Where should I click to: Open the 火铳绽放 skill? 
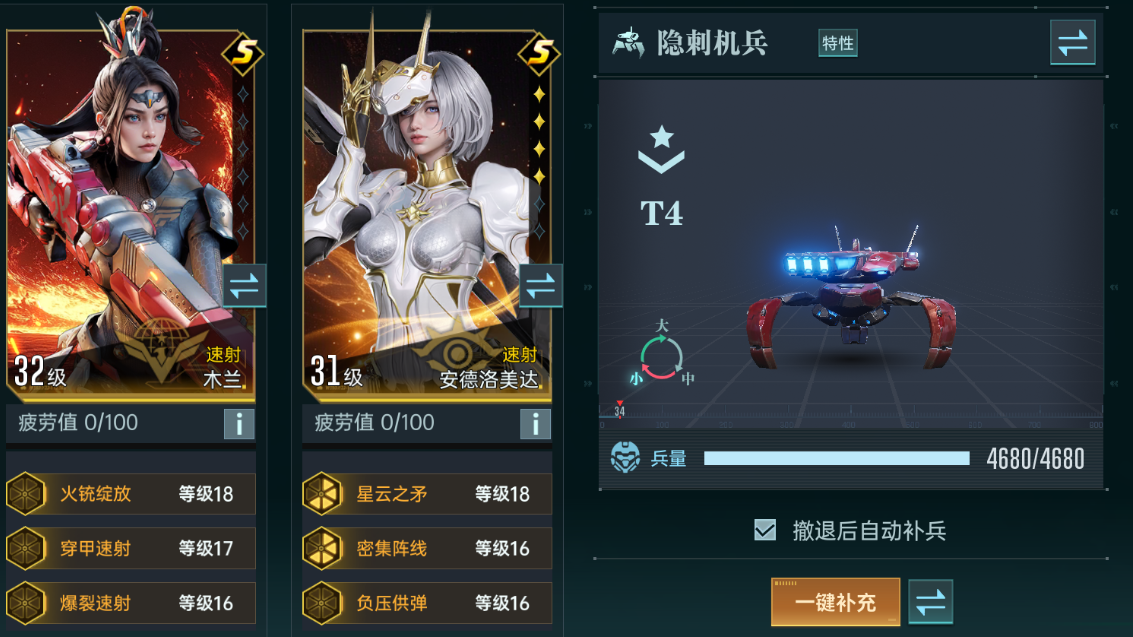pyautogui.click(x=131, y=494)
